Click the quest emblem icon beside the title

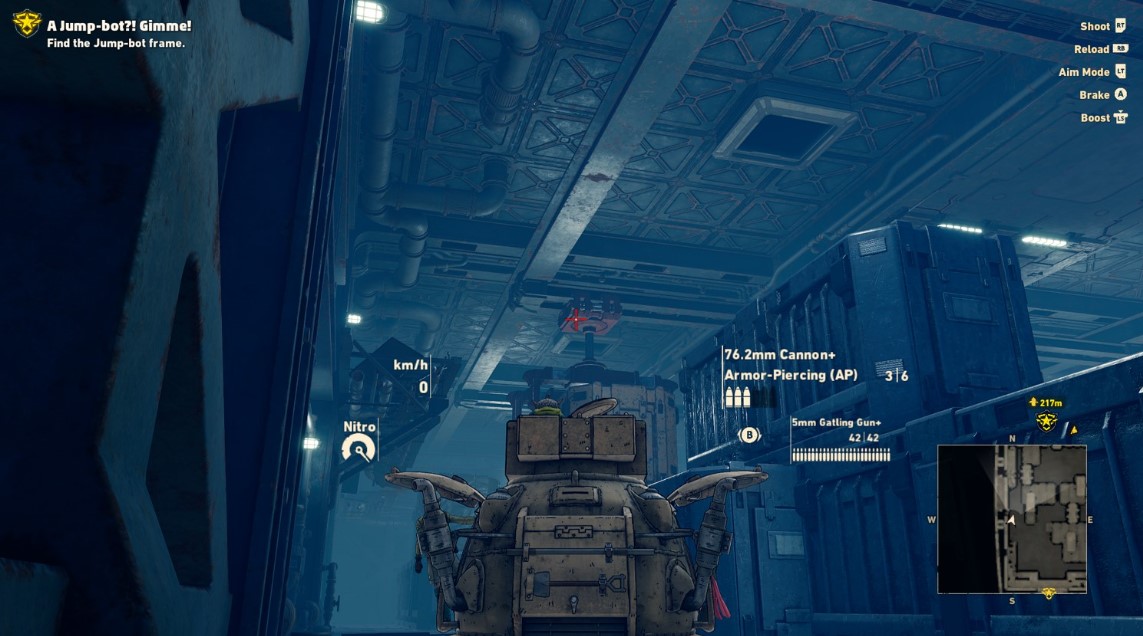26,23
